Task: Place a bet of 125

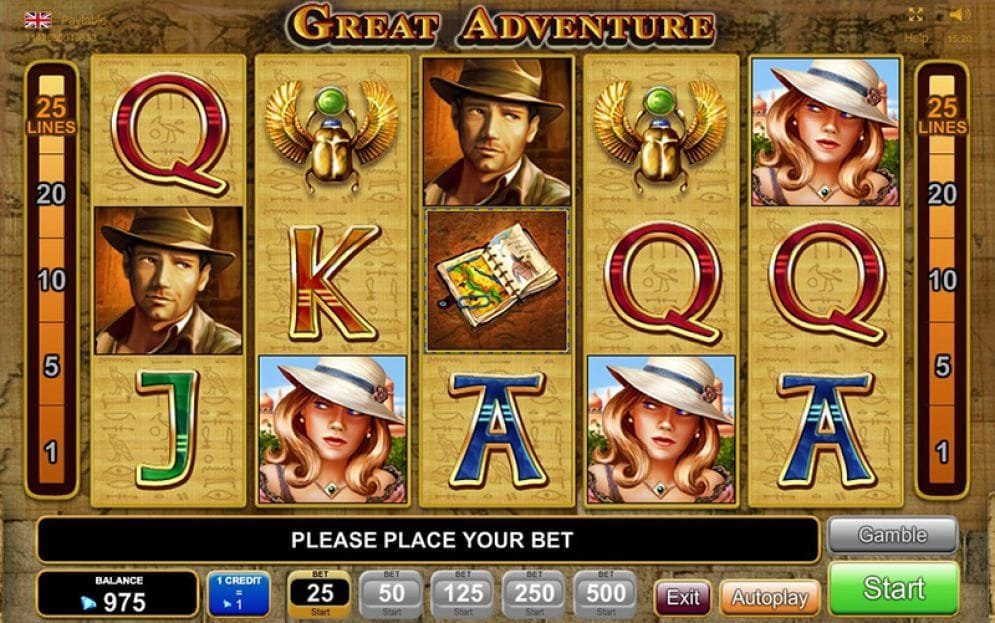Action: tap(461, 594)
